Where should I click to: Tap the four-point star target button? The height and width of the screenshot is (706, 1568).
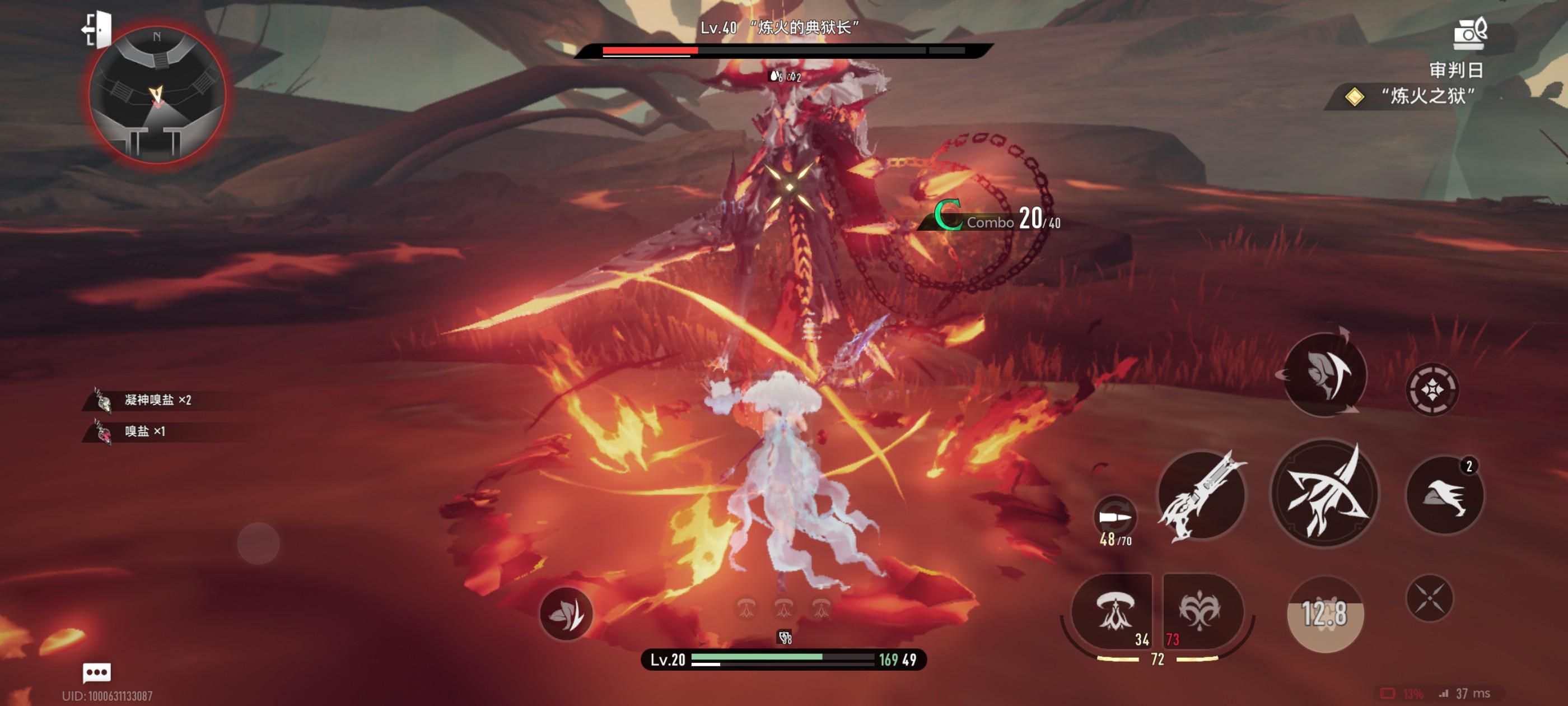(x=1432, y=389)
